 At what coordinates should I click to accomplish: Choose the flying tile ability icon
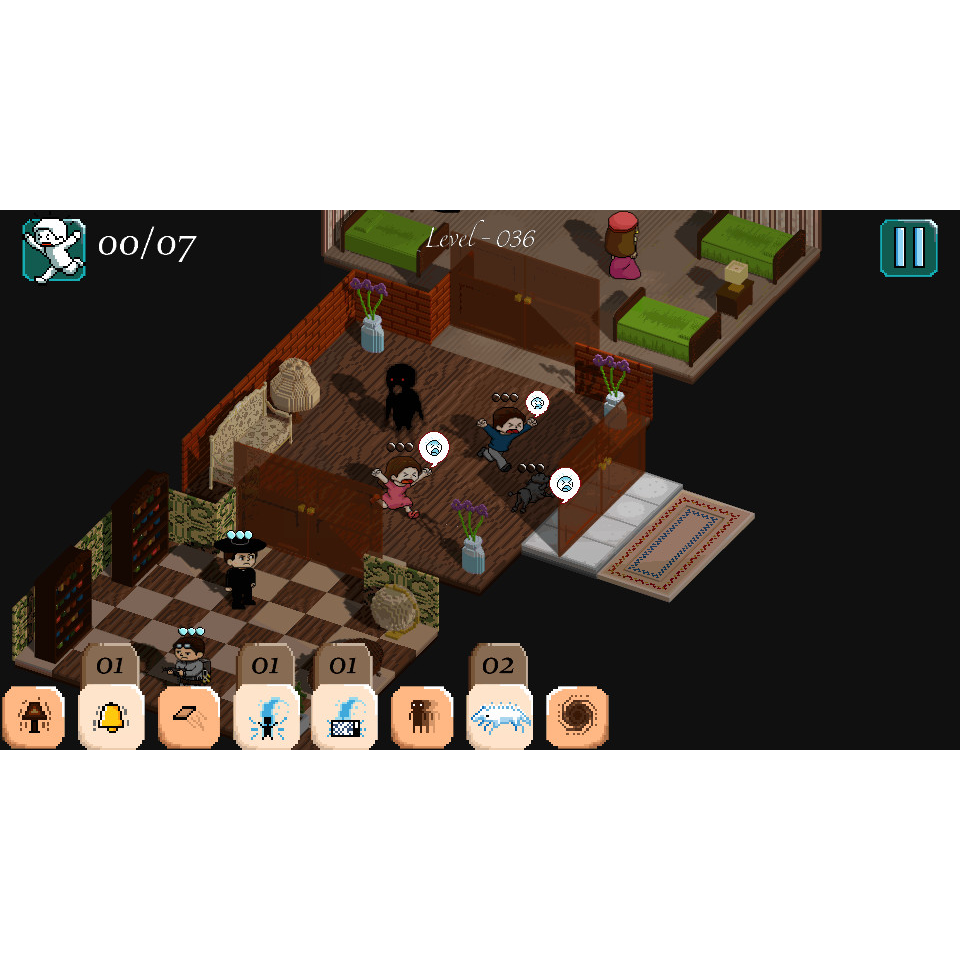(189, 717)
